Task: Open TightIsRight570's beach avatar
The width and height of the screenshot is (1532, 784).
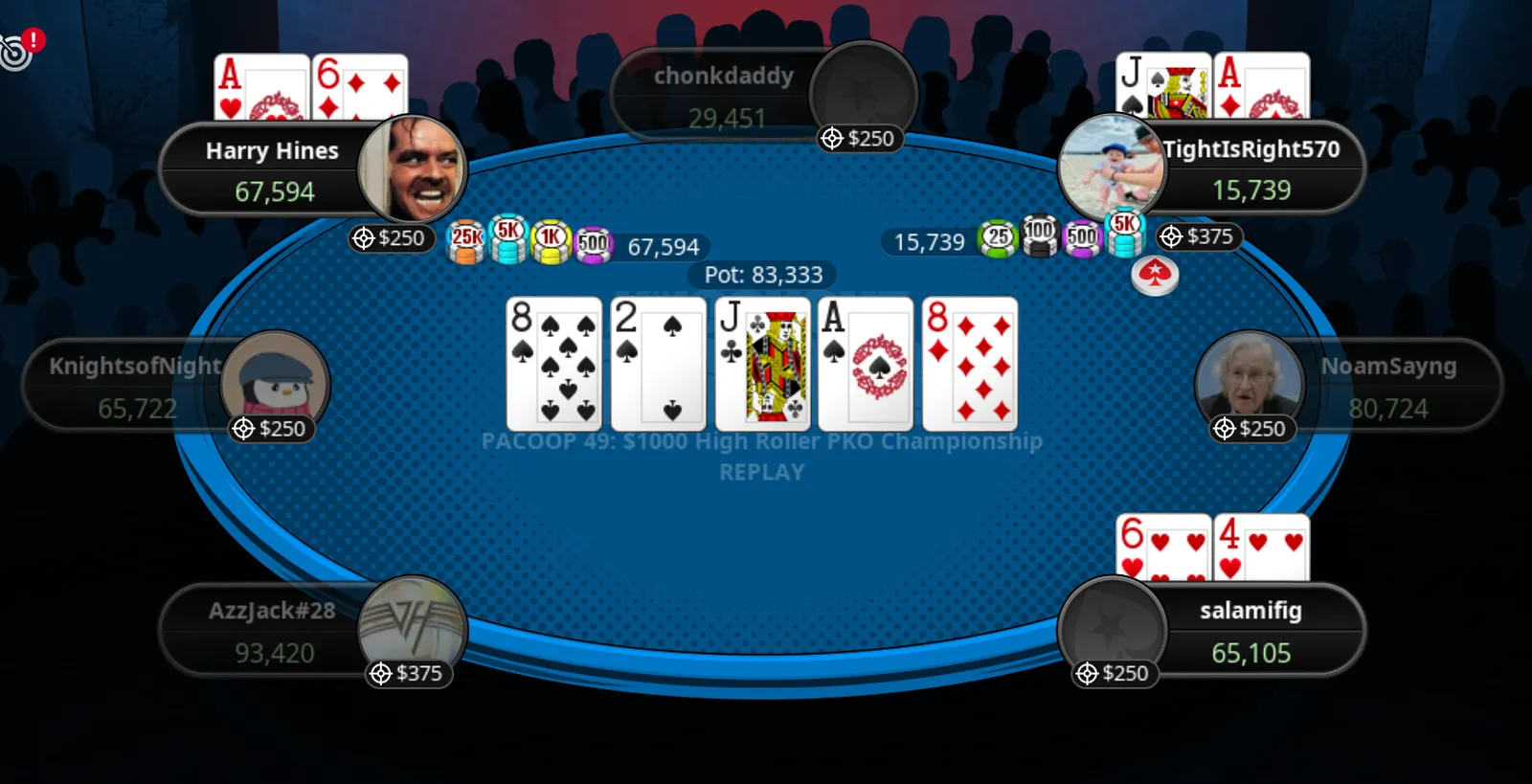Action: (x=1112, y=166)
